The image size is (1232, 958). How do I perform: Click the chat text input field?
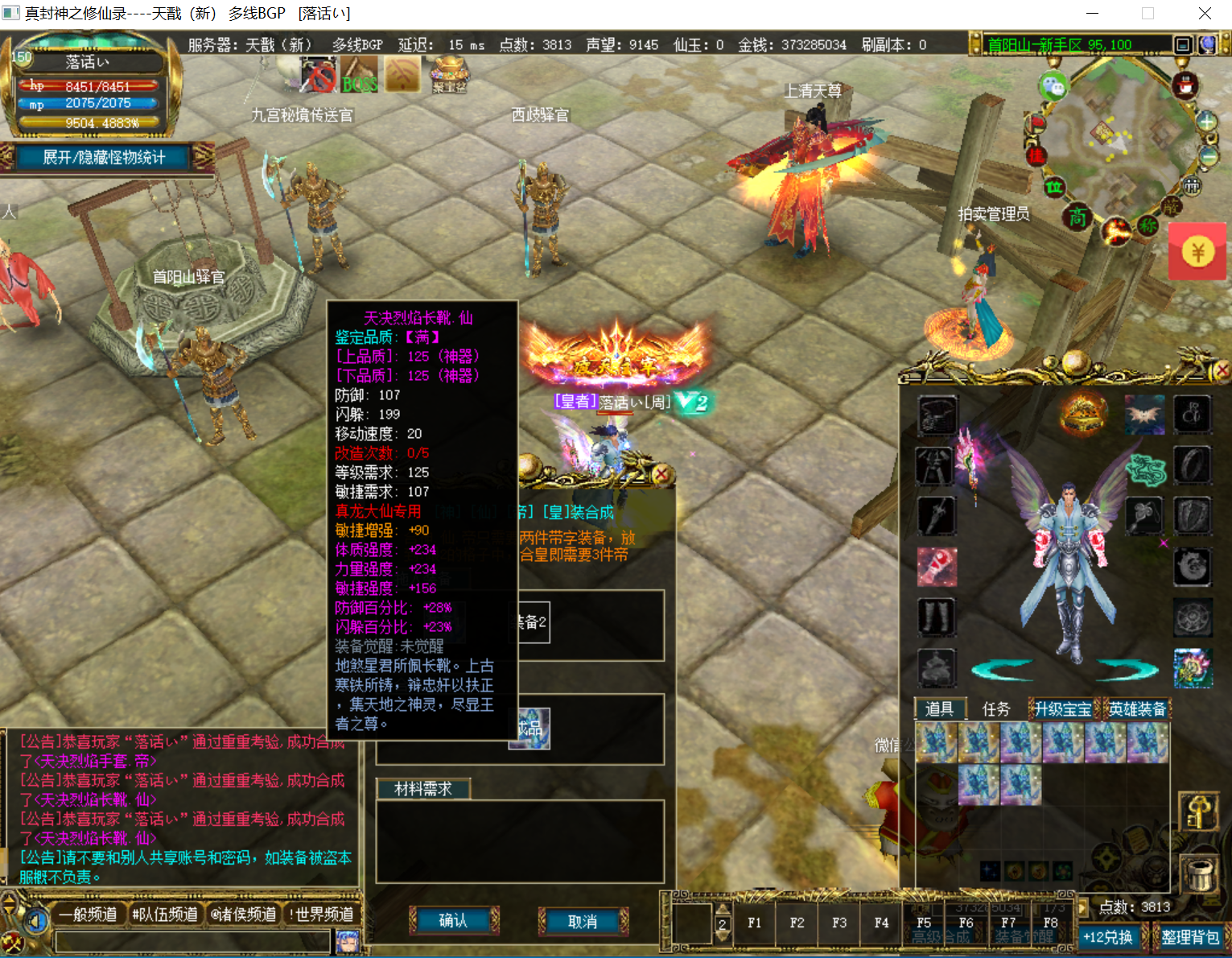click(193, 940)
